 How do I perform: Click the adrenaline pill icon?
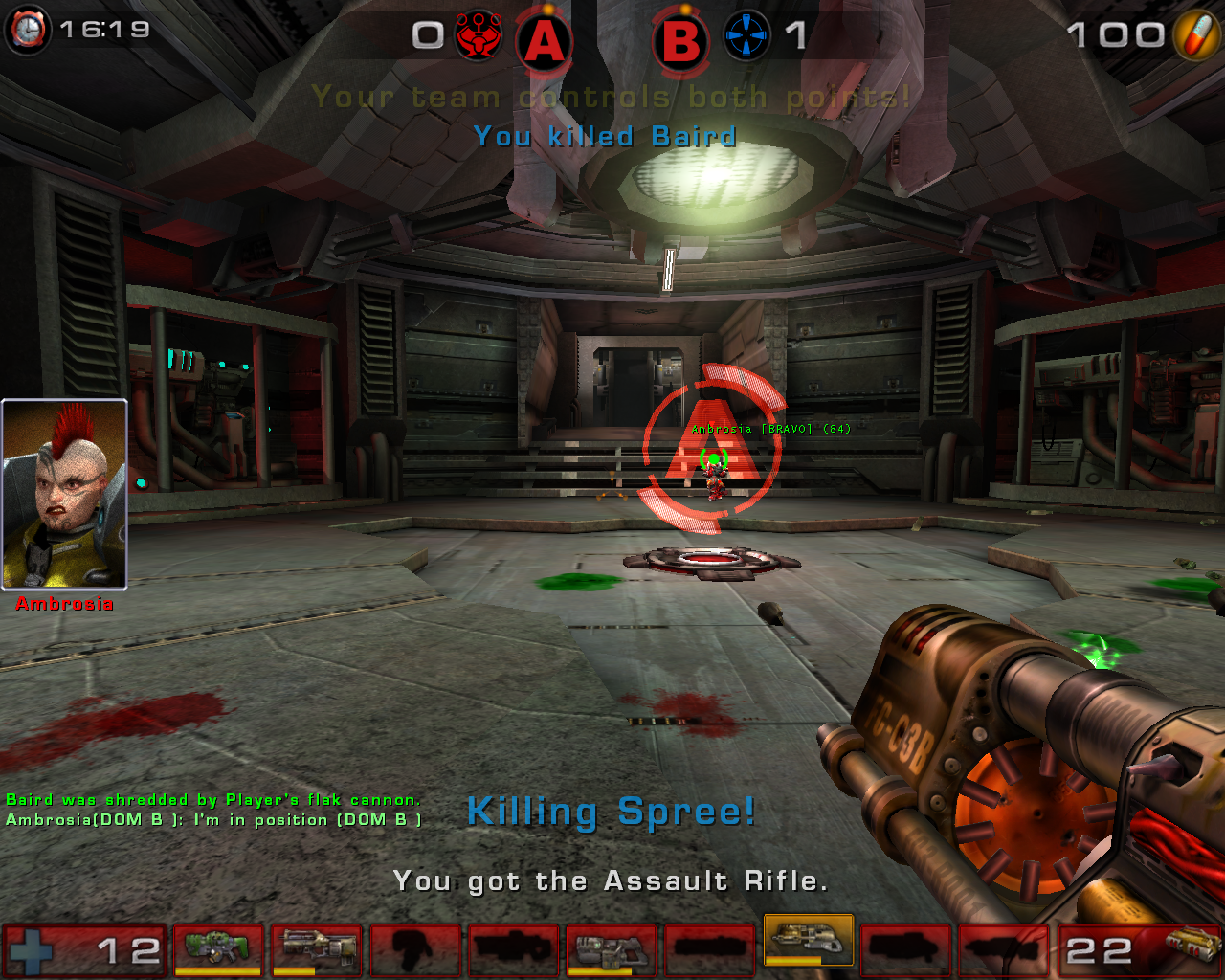point(1196,35)
